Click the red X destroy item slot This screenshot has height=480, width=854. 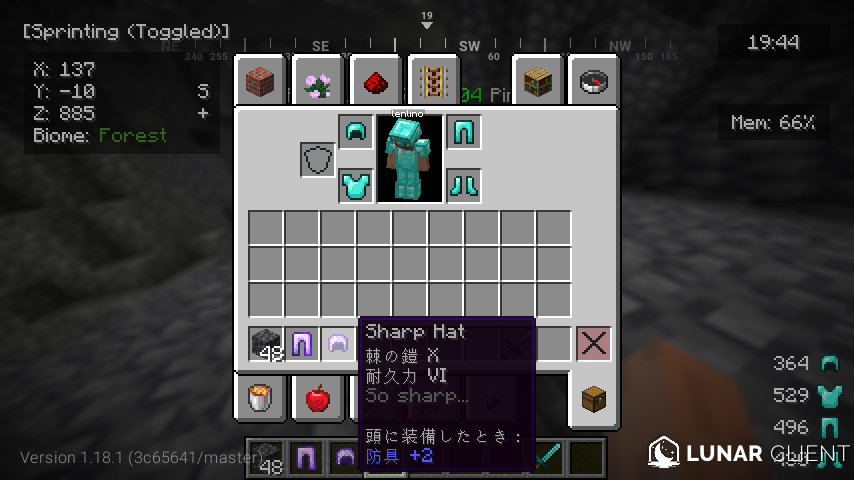click(593, 344)
